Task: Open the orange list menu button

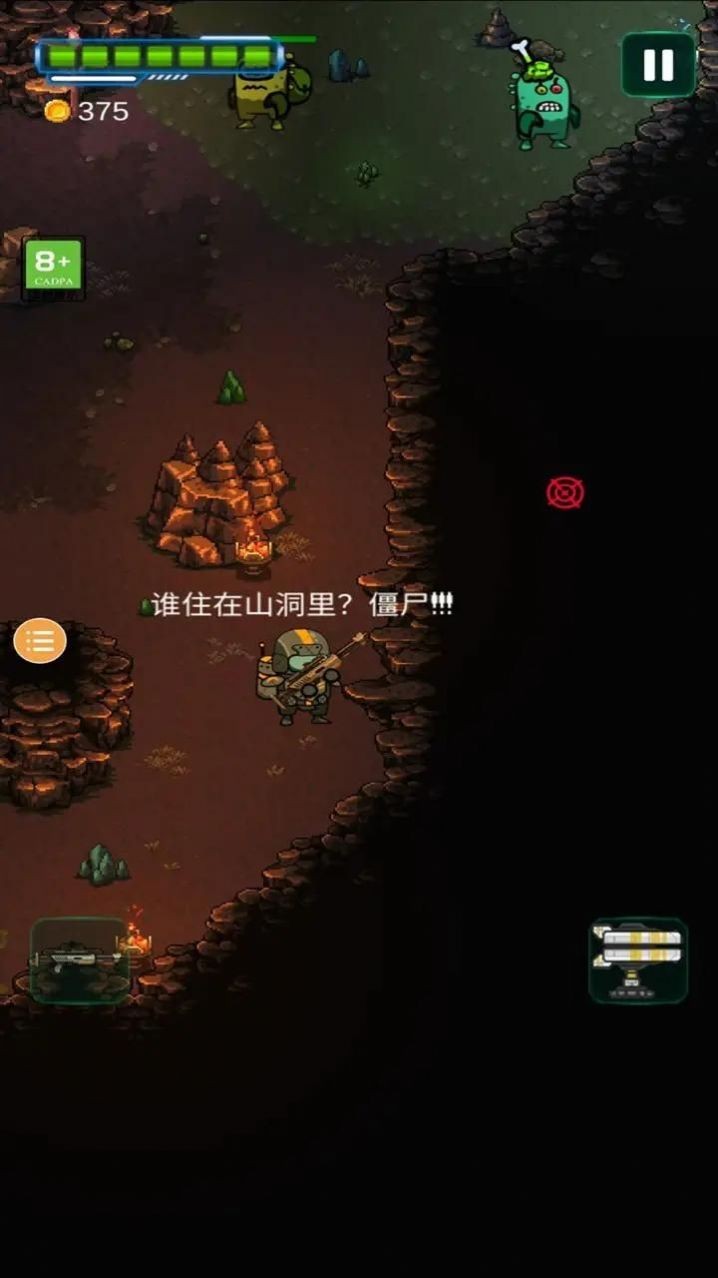Action: click(40, 641)
